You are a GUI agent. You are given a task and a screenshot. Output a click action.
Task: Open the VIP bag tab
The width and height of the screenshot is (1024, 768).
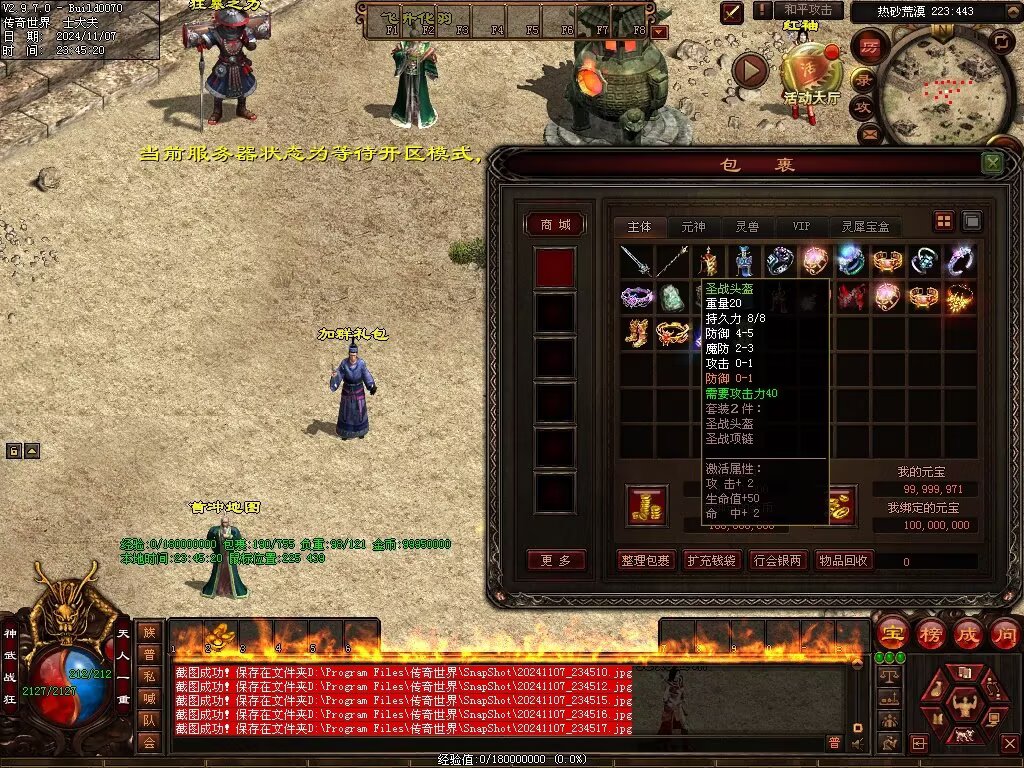[801, 227]
